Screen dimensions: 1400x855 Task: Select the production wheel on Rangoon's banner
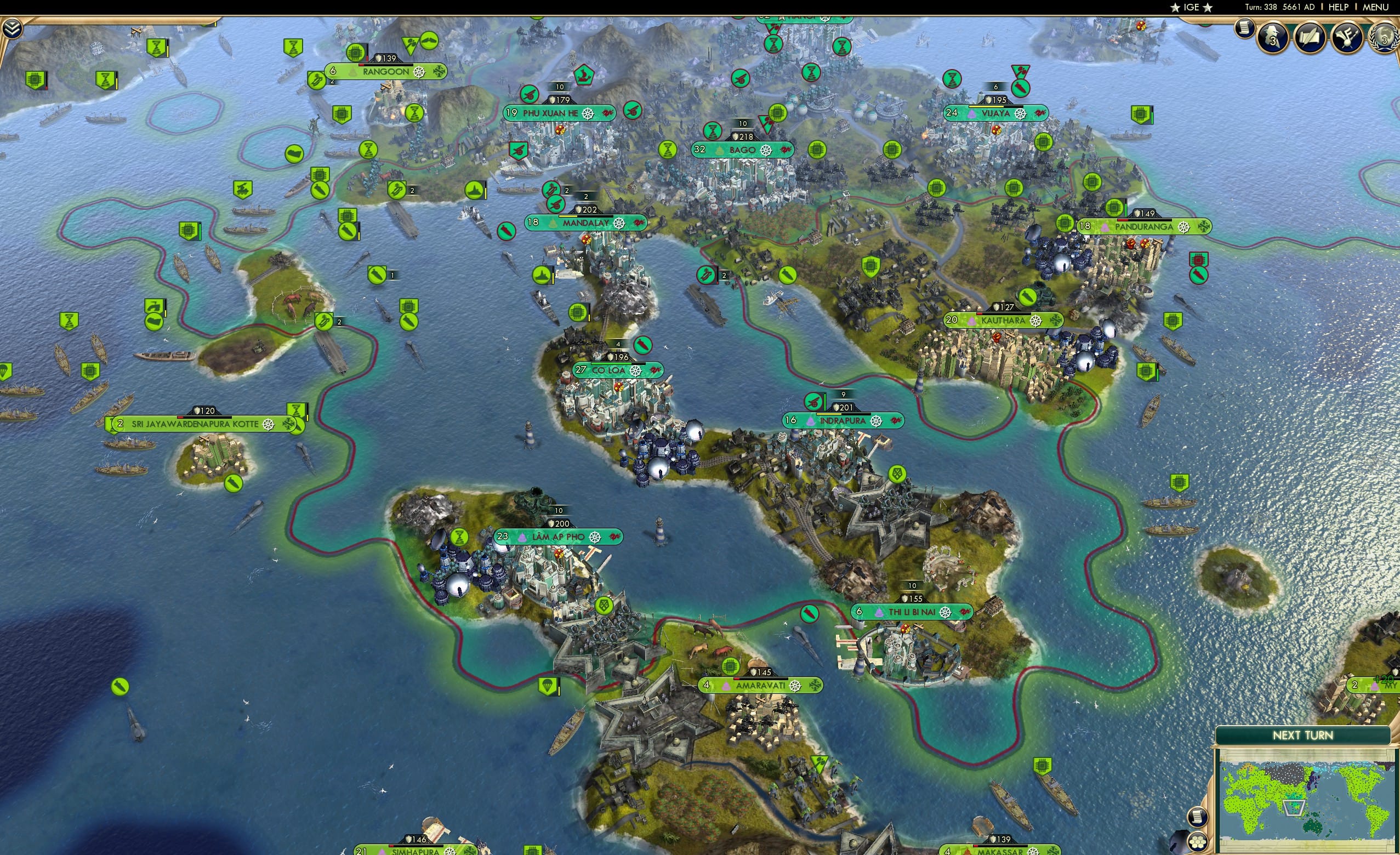419,71
